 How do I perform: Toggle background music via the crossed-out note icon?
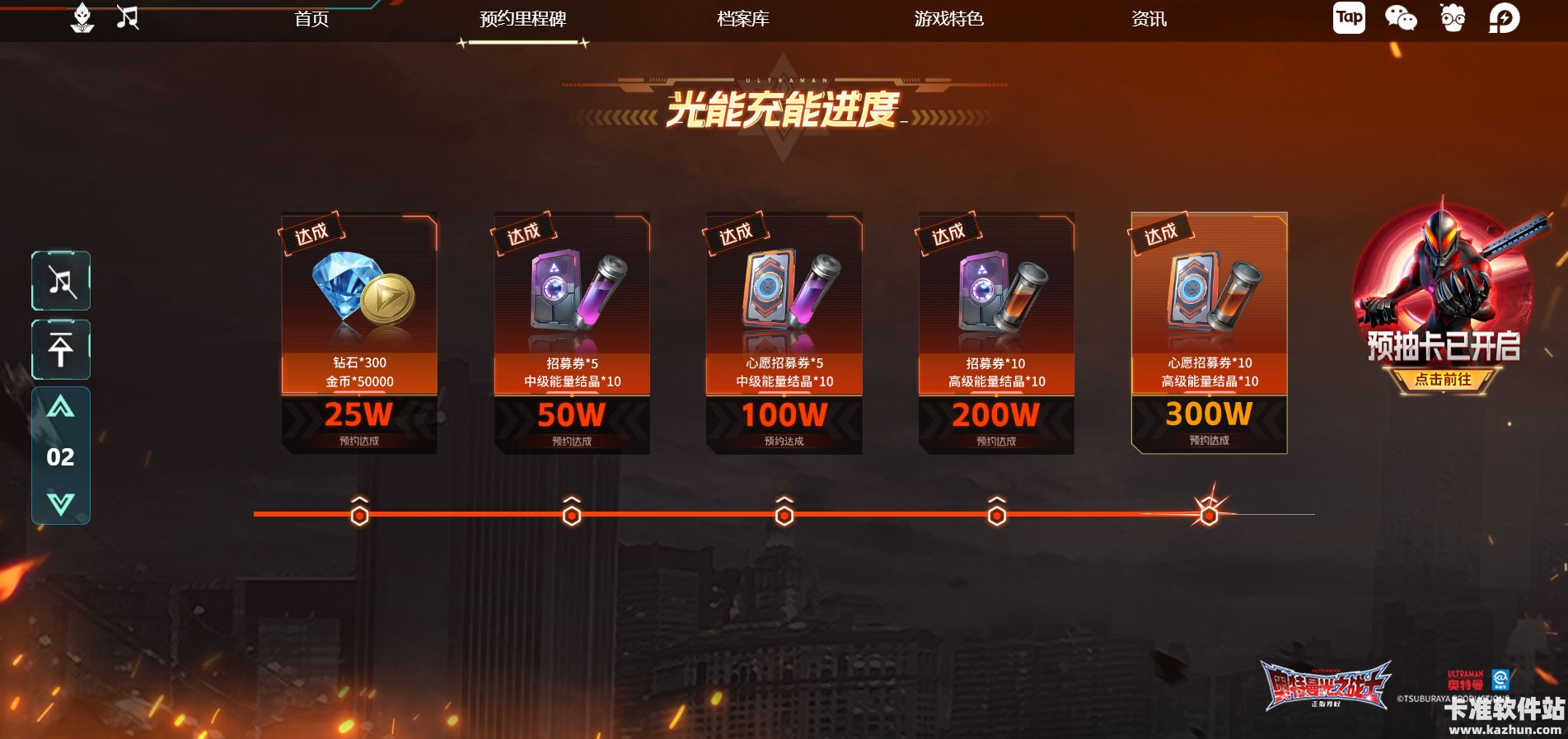click(x=60, y=280)
